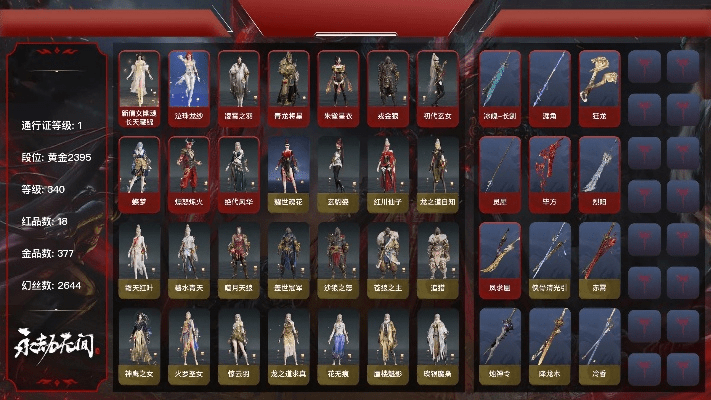The image size is (711, 400).
Task: Choose the 苍狼之主 skin card
Action: pyautogui.click(x=388, y=258)
